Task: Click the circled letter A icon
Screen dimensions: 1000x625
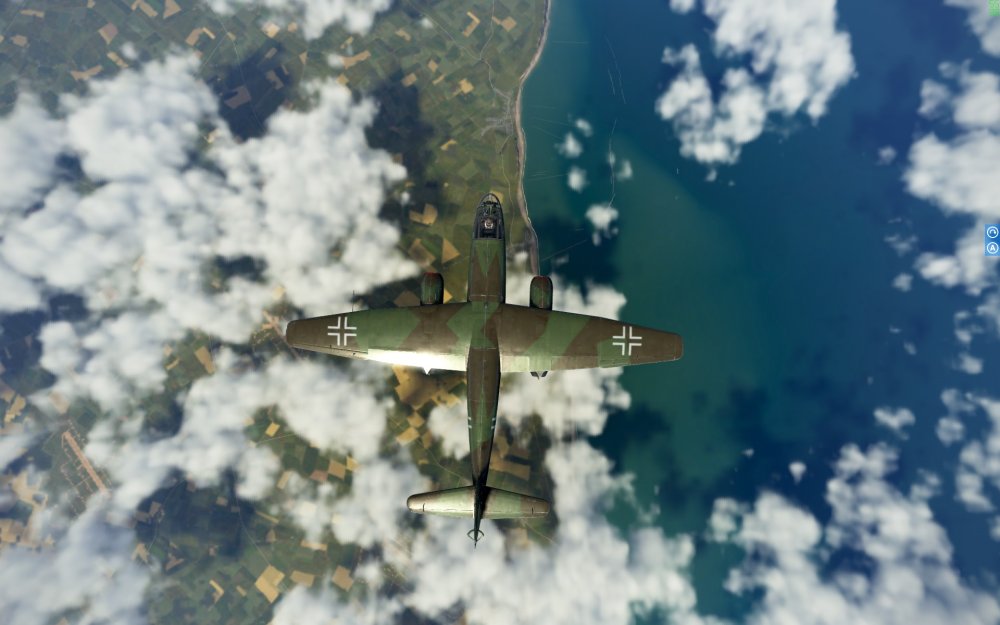Action: [992, 247]
